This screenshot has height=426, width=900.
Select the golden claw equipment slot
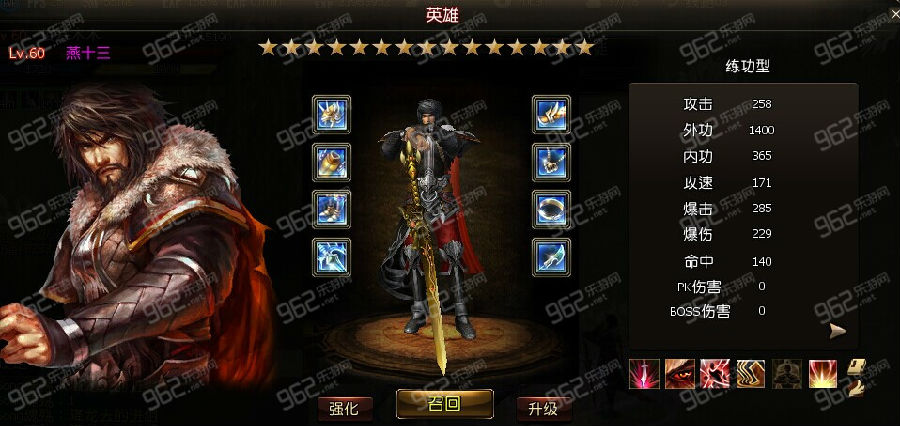331,114
